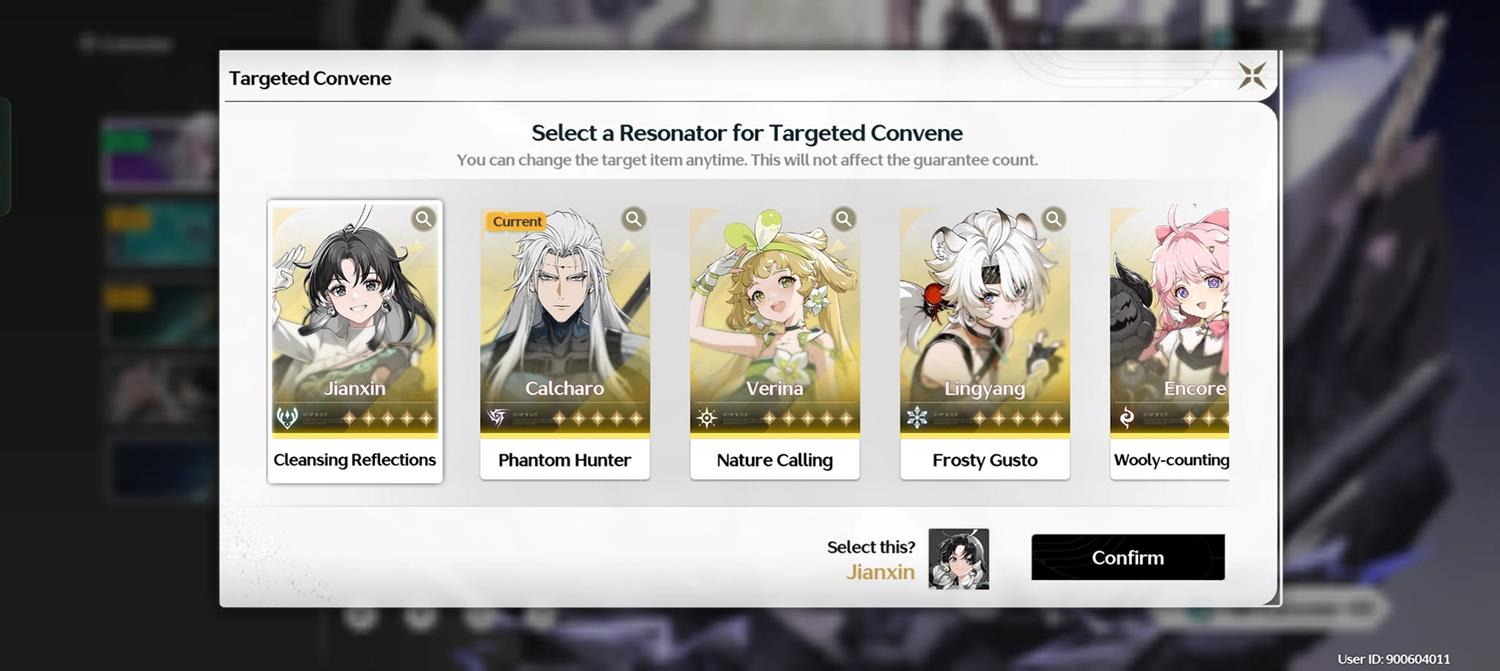
Task: Close the Targeted Convene dialog
Action: [x=1252, y=76]
